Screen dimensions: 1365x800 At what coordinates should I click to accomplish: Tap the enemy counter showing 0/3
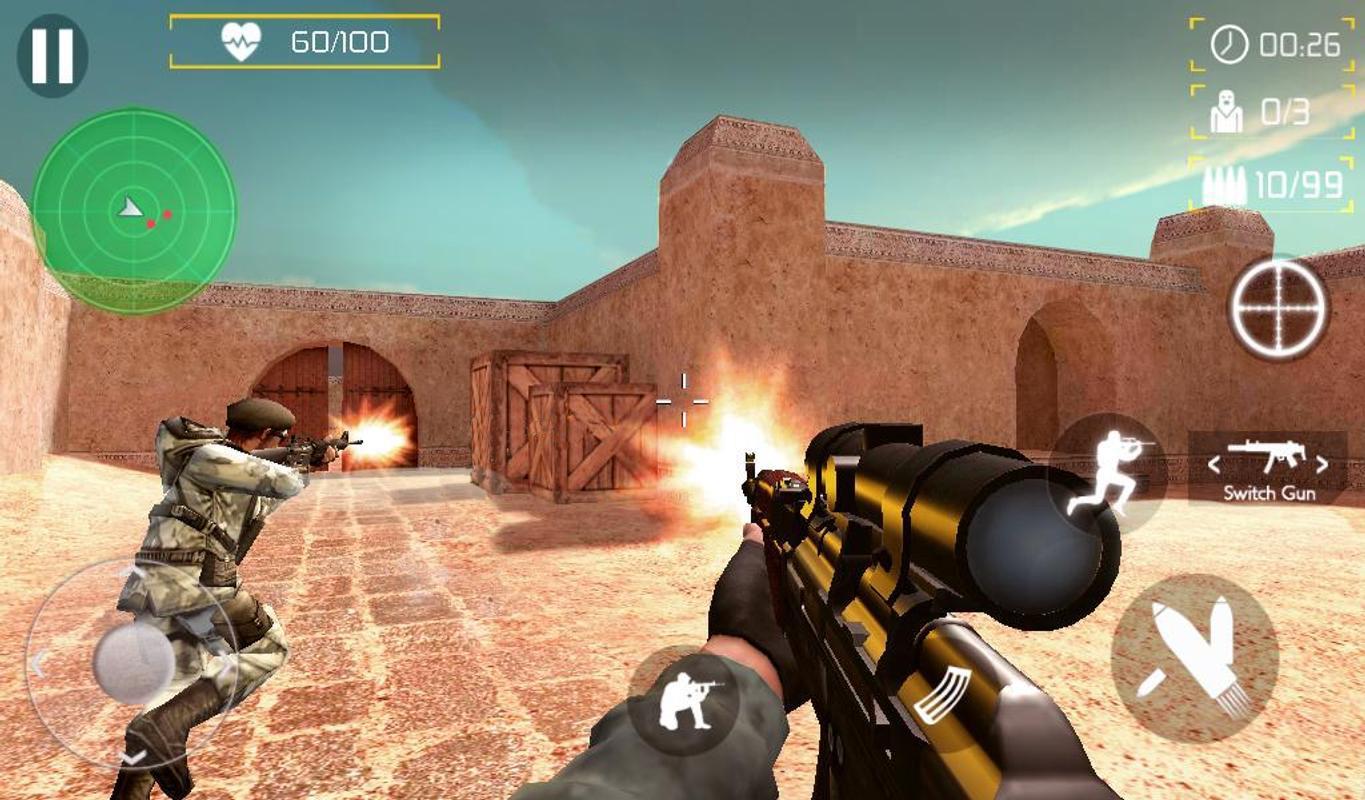click(1250, 110)
